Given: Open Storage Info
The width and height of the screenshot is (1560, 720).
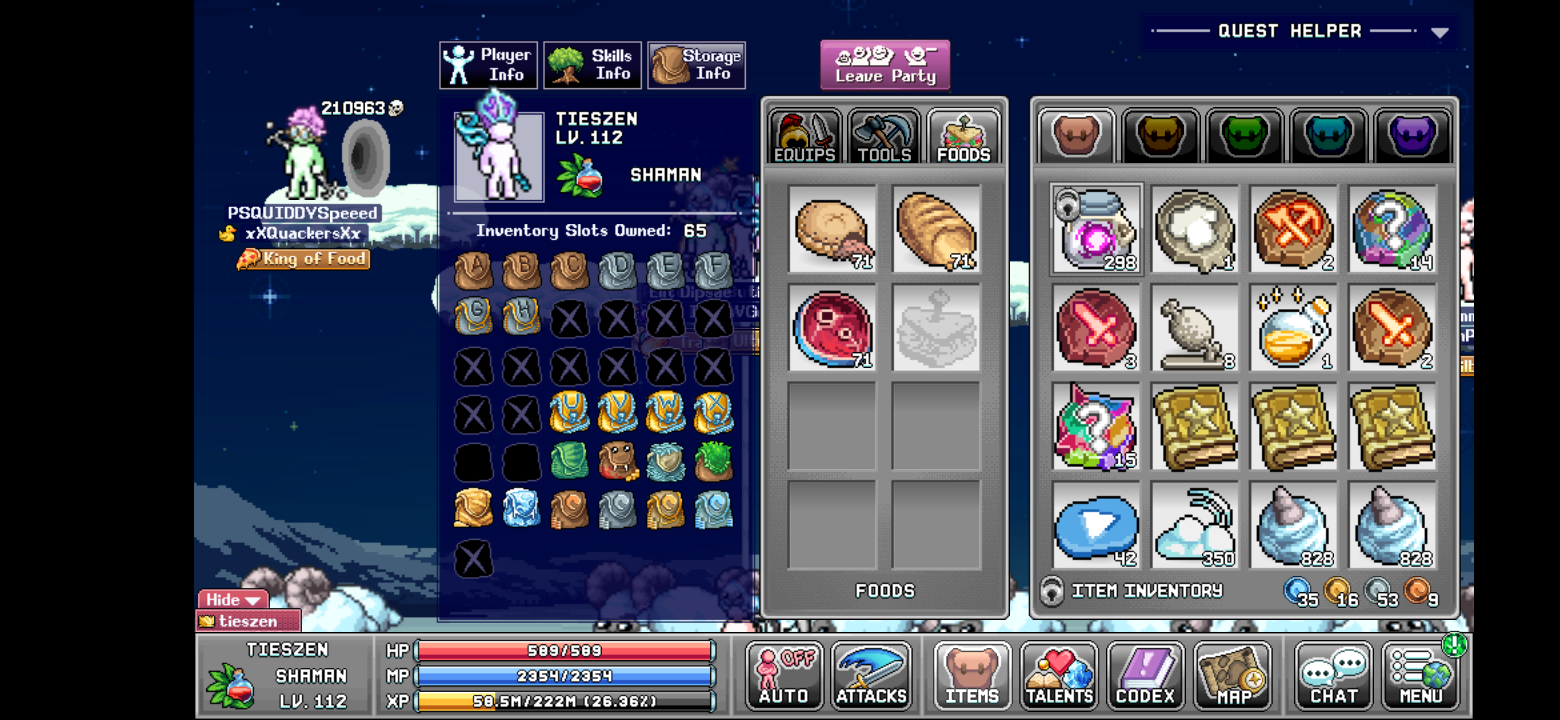Looking at the screenshot, I should tap(696, 64).
